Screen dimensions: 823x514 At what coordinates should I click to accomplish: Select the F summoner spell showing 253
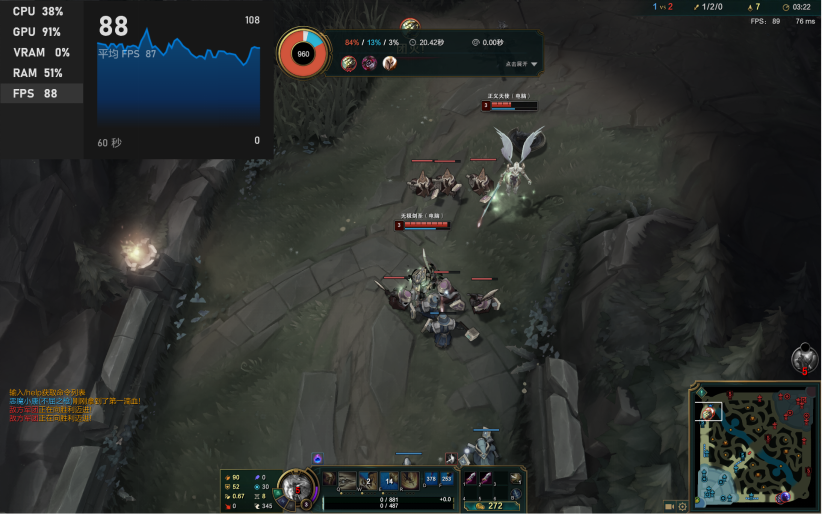click(446, 479)
